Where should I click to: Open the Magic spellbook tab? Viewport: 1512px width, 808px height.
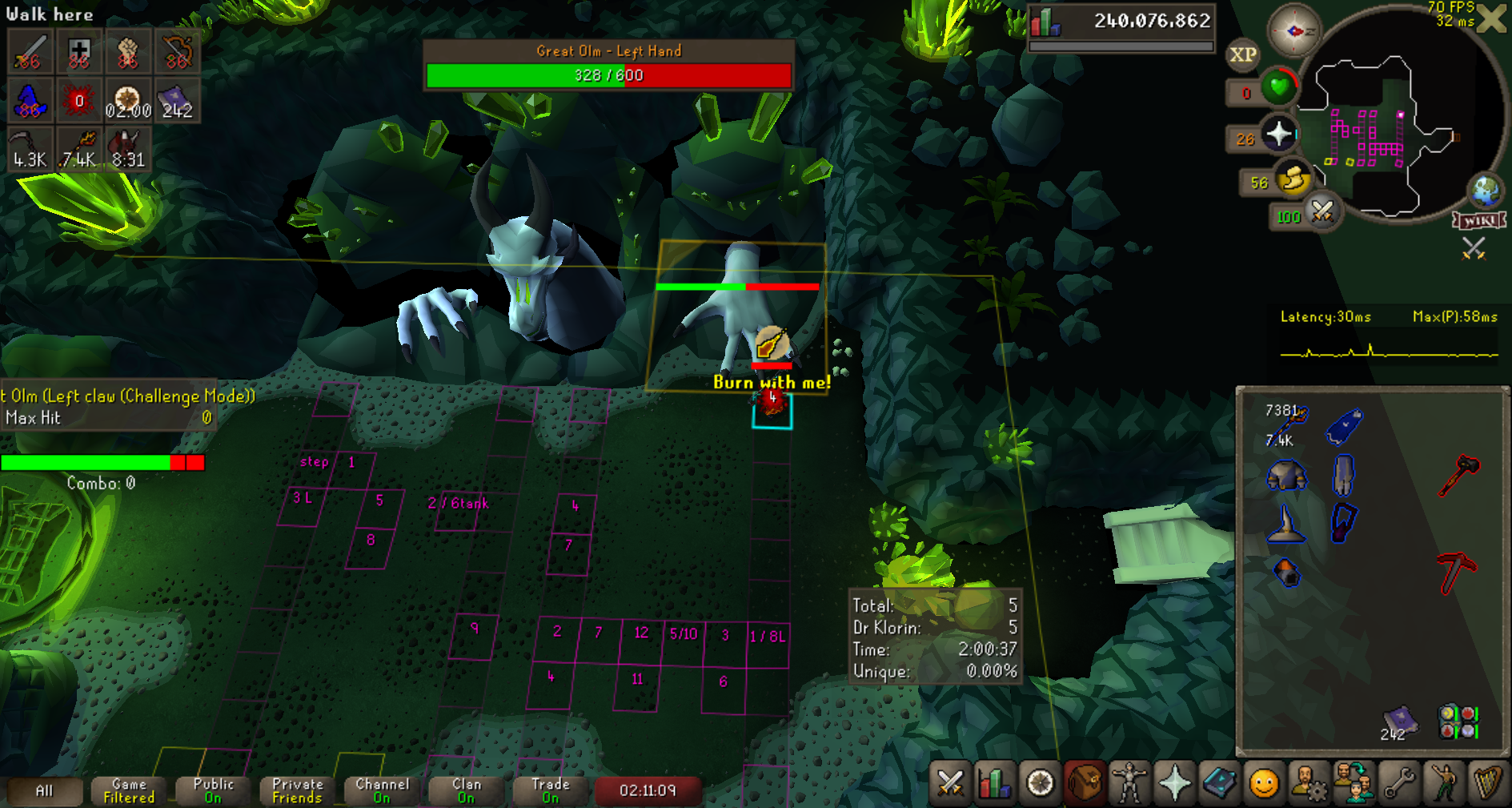1219,782
